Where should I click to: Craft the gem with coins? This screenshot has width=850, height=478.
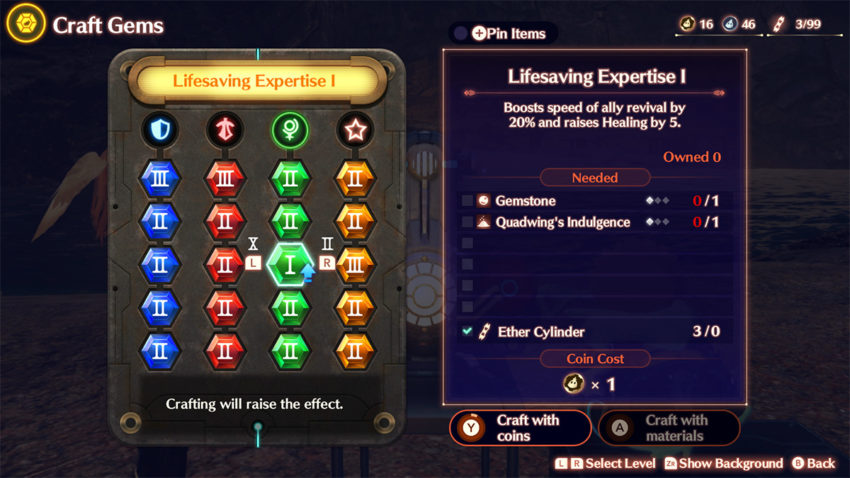coord(520,427)
